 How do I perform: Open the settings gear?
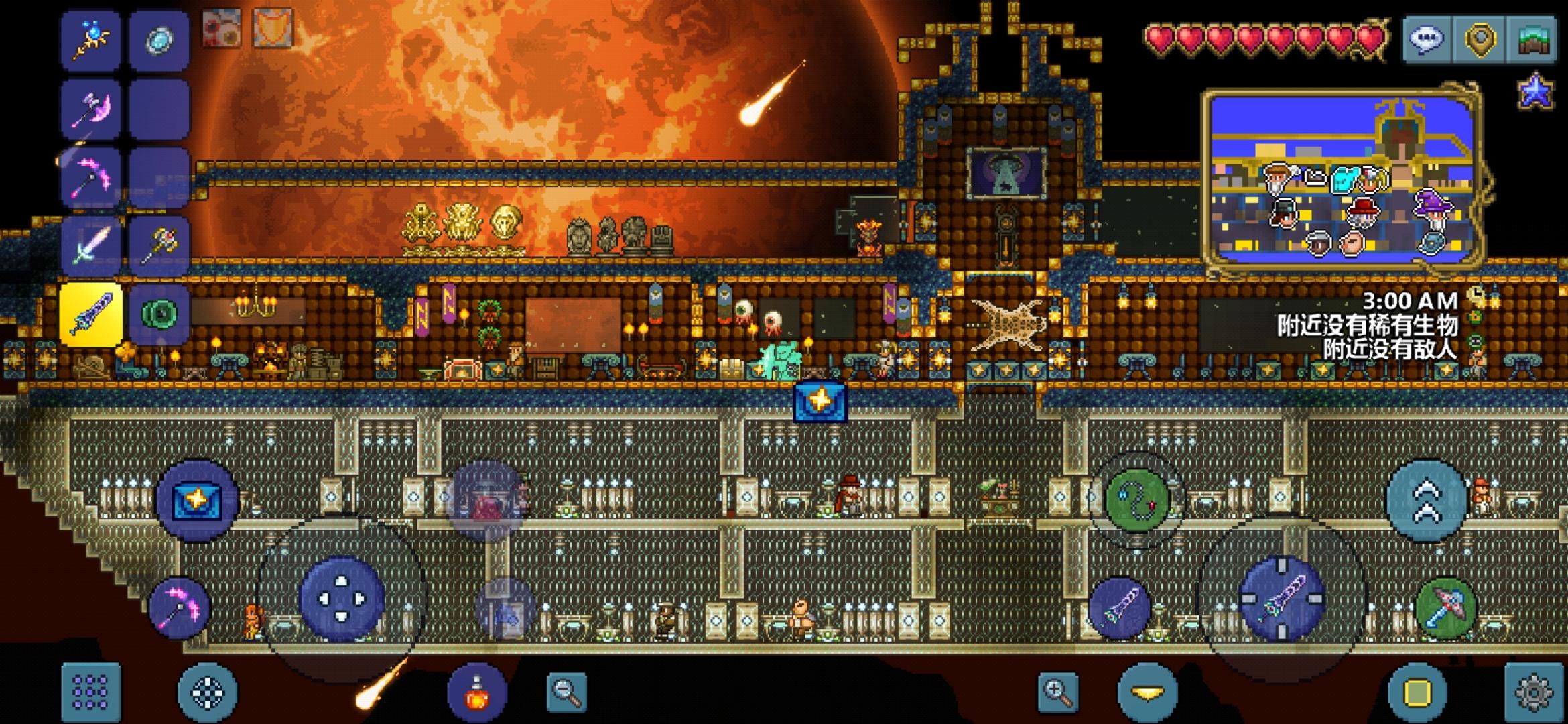(x=1534, y=692)
